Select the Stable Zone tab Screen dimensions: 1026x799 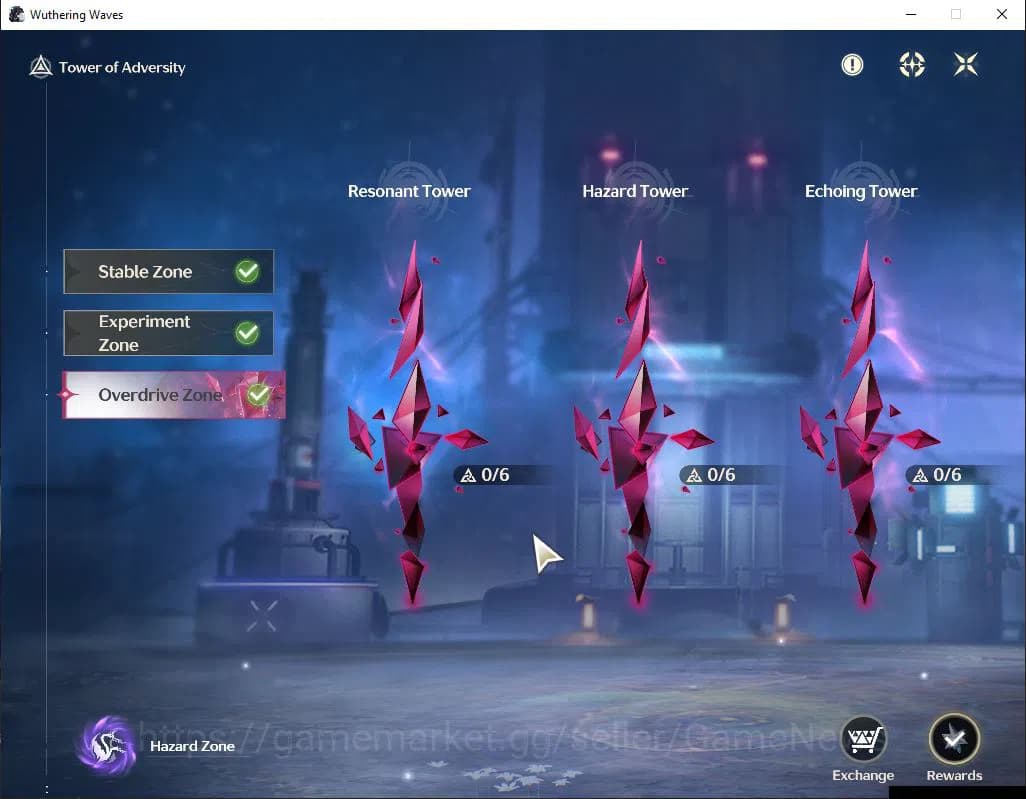pyautogui.click(x=168, y=272)
